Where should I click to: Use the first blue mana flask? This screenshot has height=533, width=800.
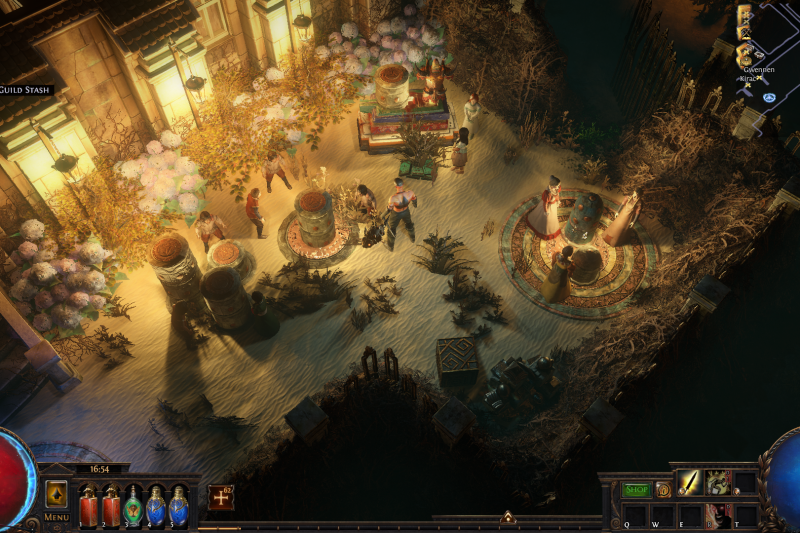pyautogui.click(x=155, y=505)
